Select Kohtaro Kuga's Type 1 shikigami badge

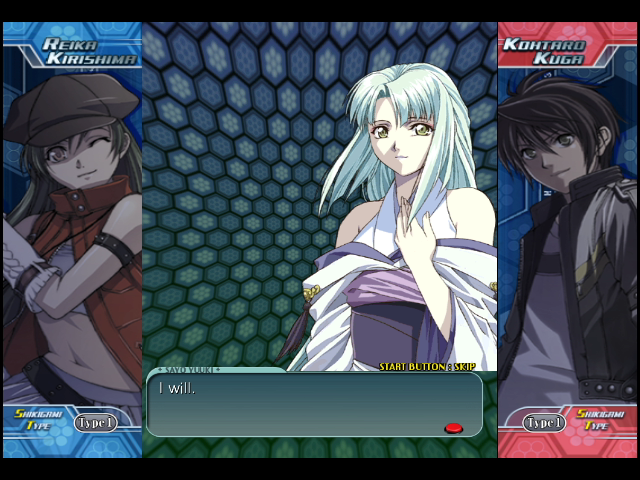pos(544,423)
